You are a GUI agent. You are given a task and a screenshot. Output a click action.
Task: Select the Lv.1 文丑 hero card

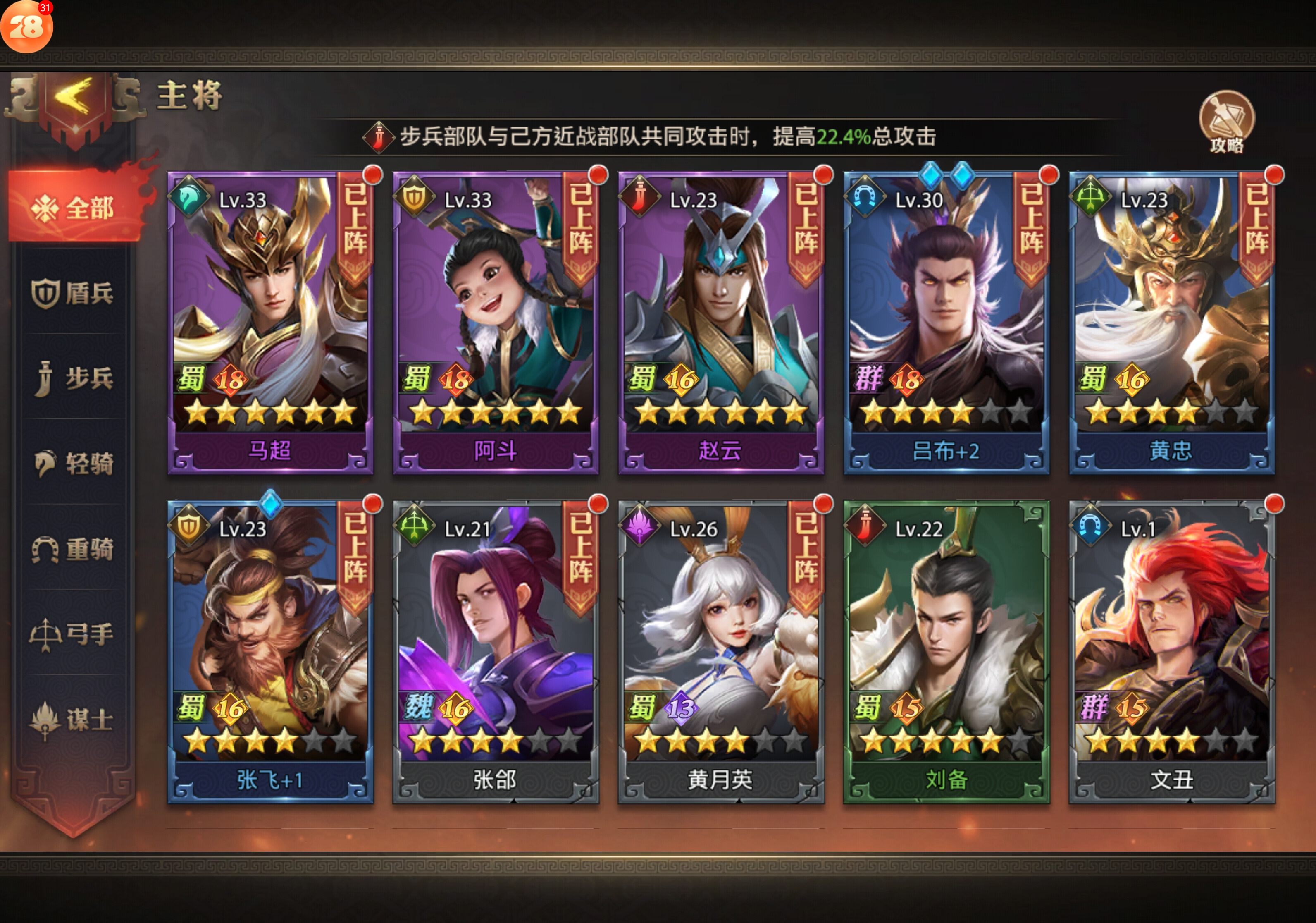(x=1172, y=652)
